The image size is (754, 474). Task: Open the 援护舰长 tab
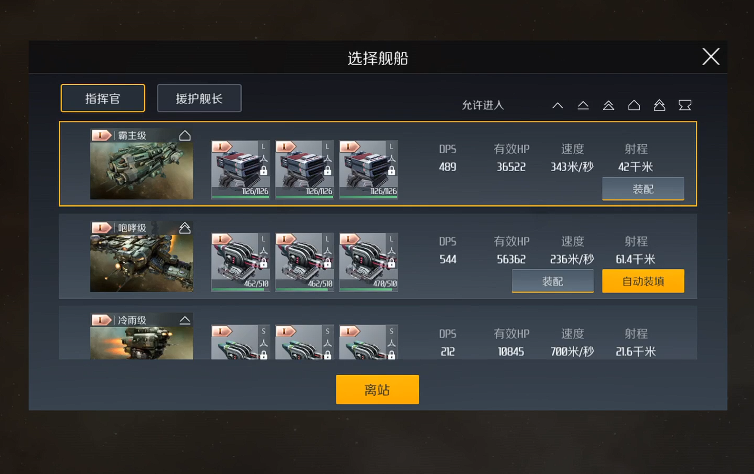tap(199, 98)
